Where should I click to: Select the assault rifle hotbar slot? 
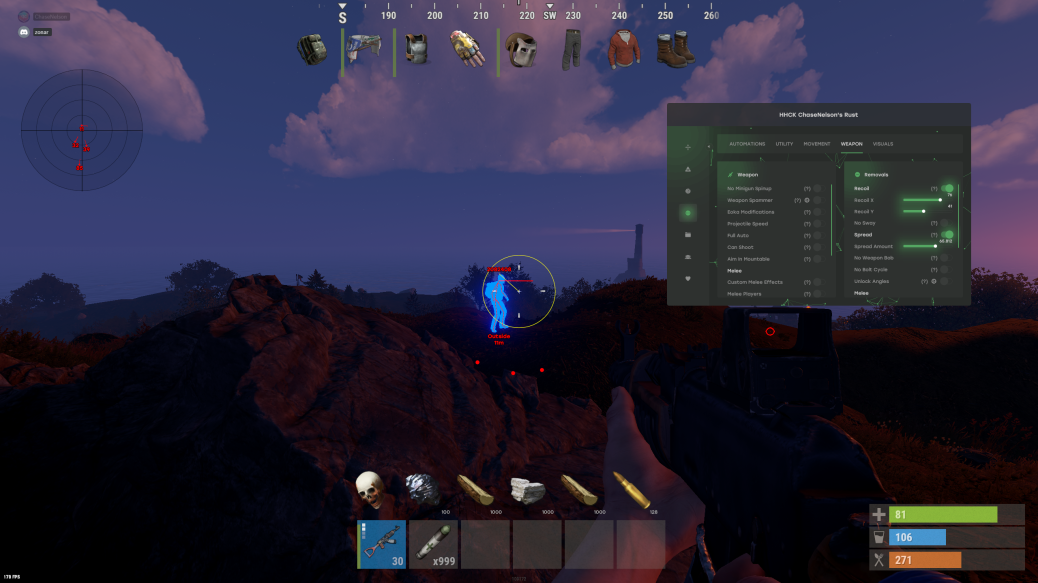click(x=382, y=544)
